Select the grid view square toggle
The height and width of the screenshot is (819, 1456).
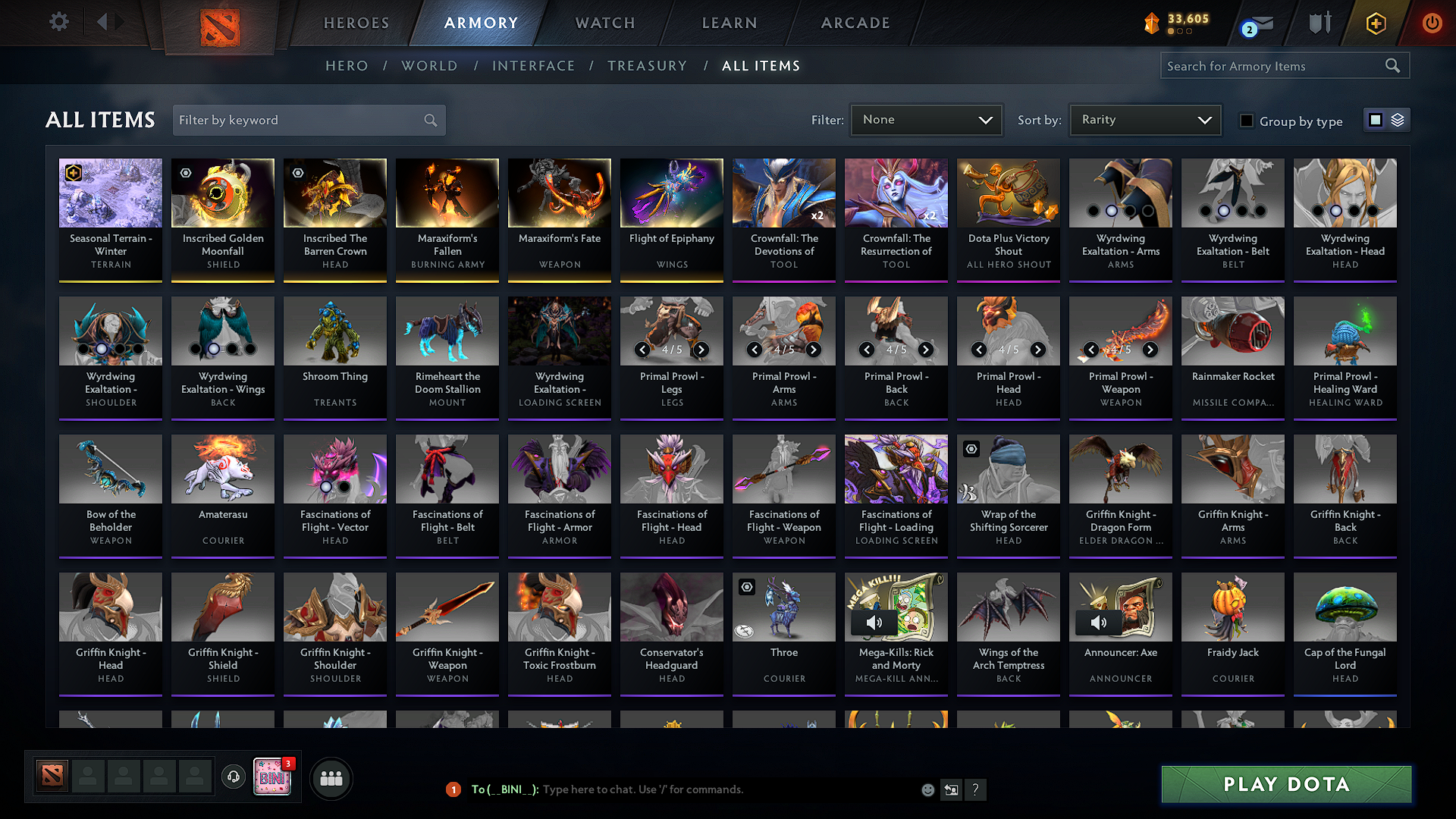tap(1376, 120)
